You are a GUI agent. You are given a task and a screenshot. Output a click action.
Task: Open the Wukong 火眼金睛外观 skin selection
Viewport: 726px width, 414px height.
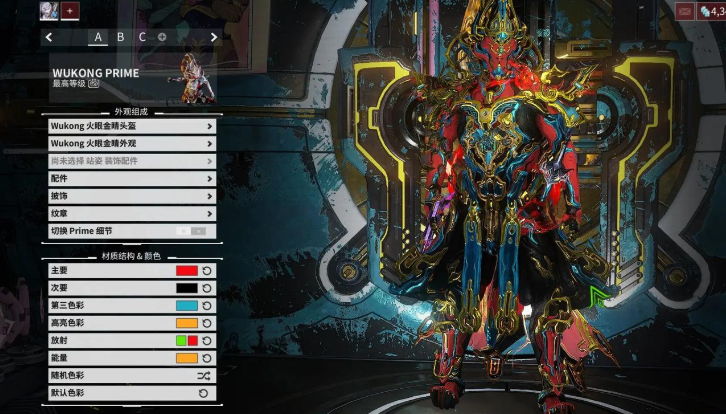click(131, 144)
